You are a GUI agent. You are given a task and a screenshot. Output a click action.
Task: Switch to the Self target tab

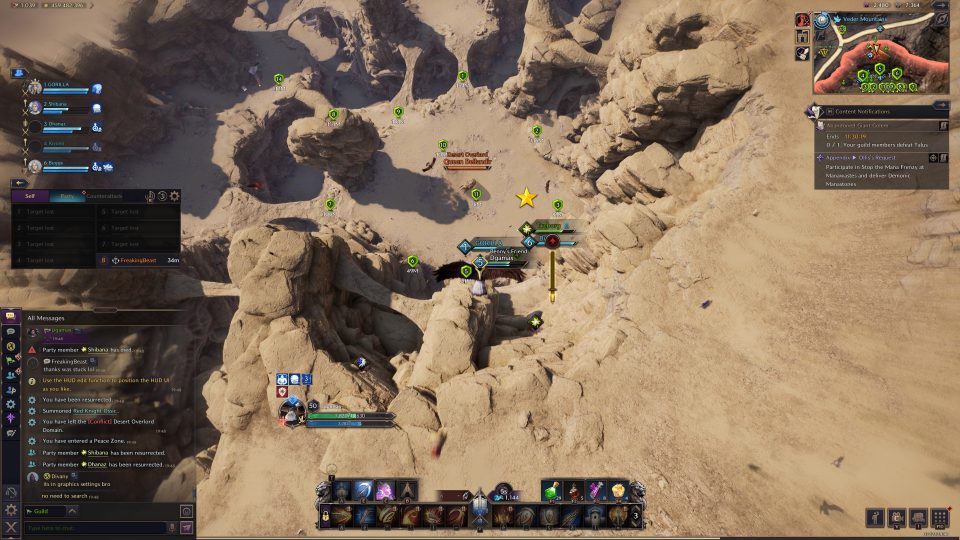coord(30,196)
